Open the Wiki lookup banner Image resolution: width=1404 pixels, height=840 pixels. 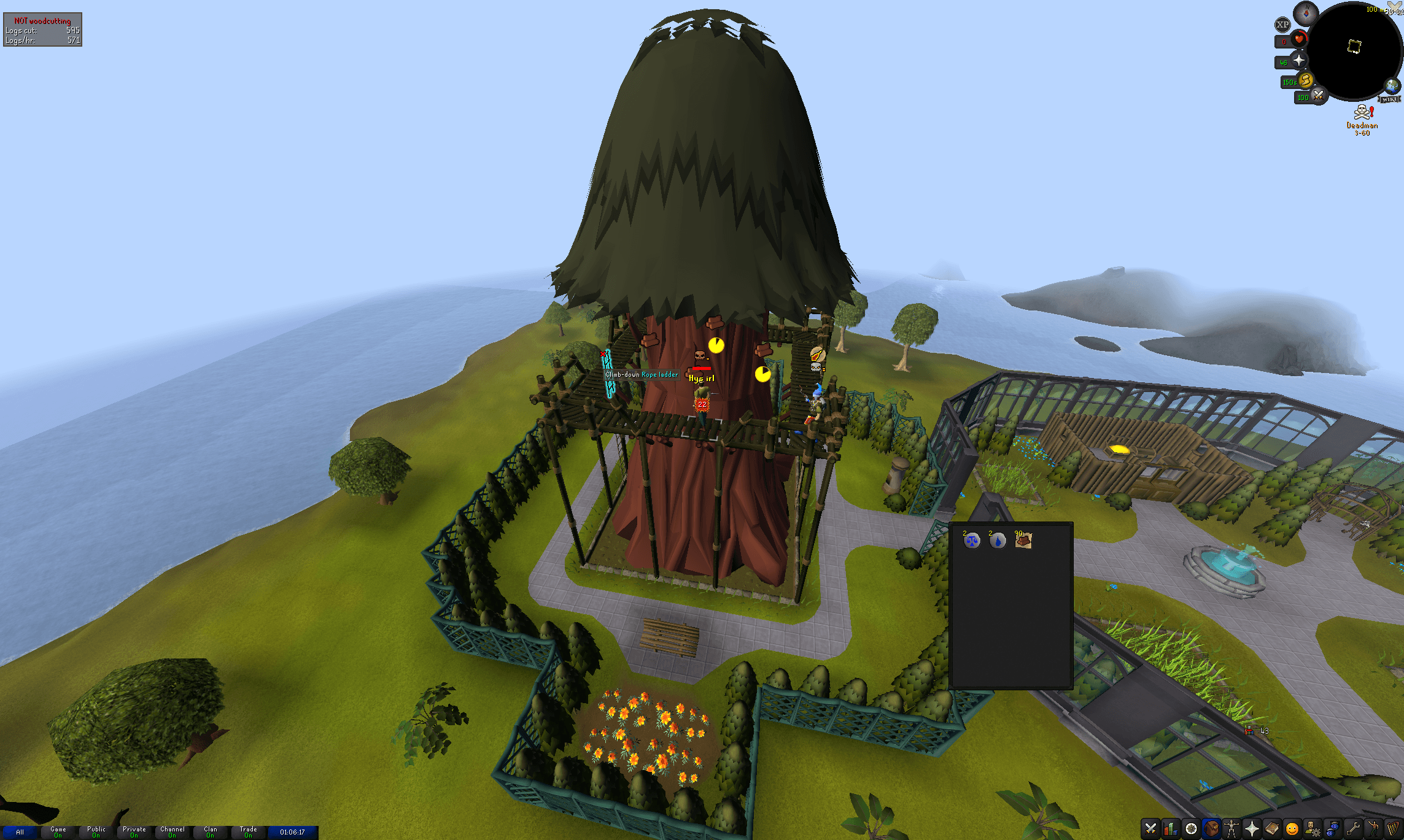click(1388, 98)
